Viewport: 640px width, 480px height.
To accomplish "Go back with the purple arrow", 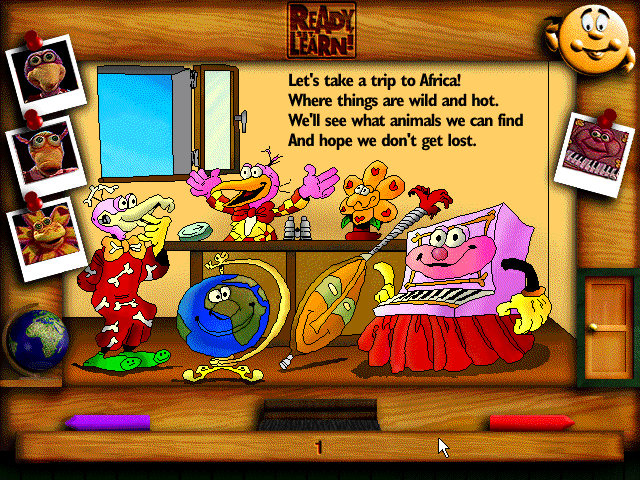I will click(107, 423).
